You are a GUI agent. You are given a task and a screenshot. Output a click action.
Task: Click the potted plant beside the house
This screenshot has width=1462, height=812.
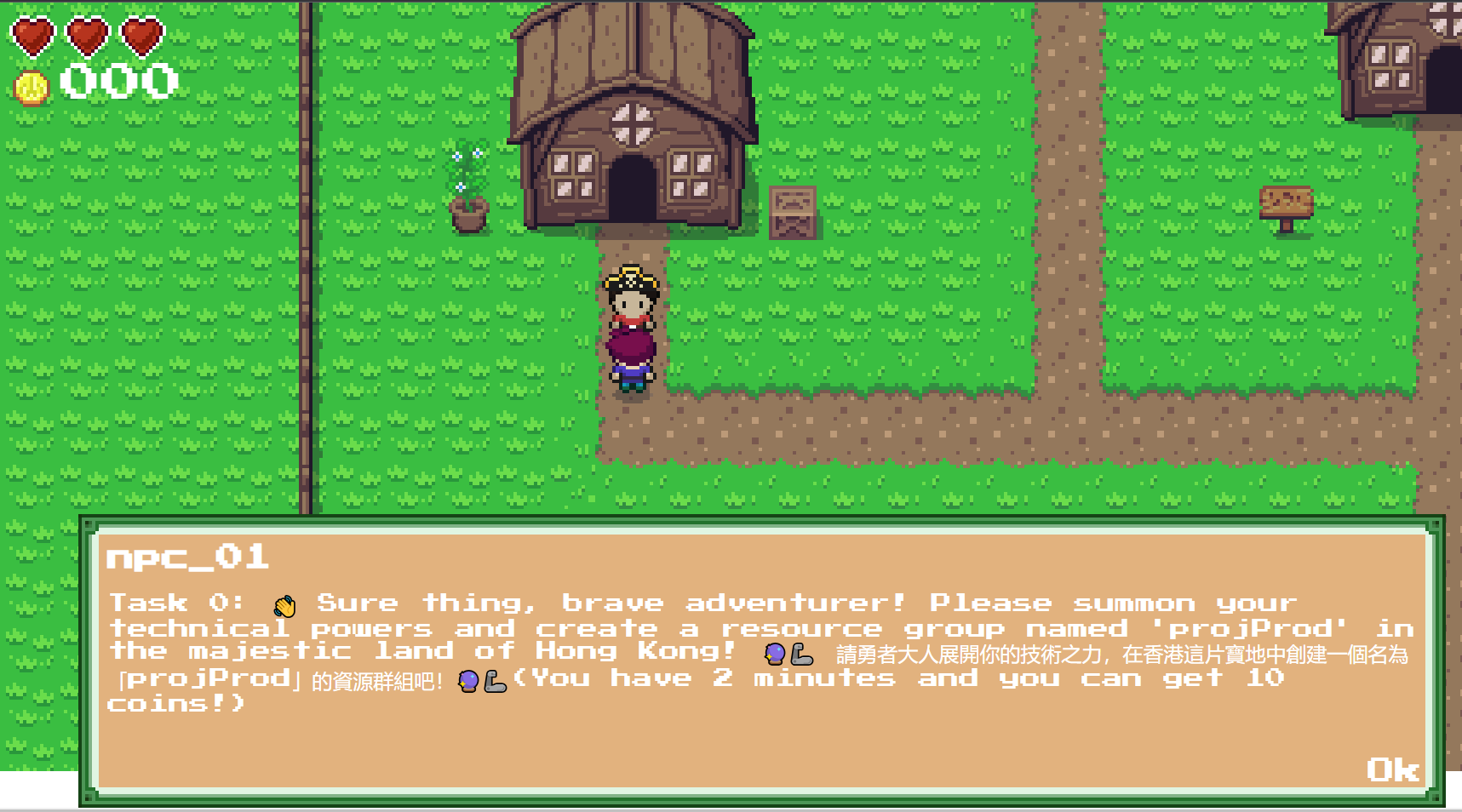pyautogui.click(x=469, y=192)
